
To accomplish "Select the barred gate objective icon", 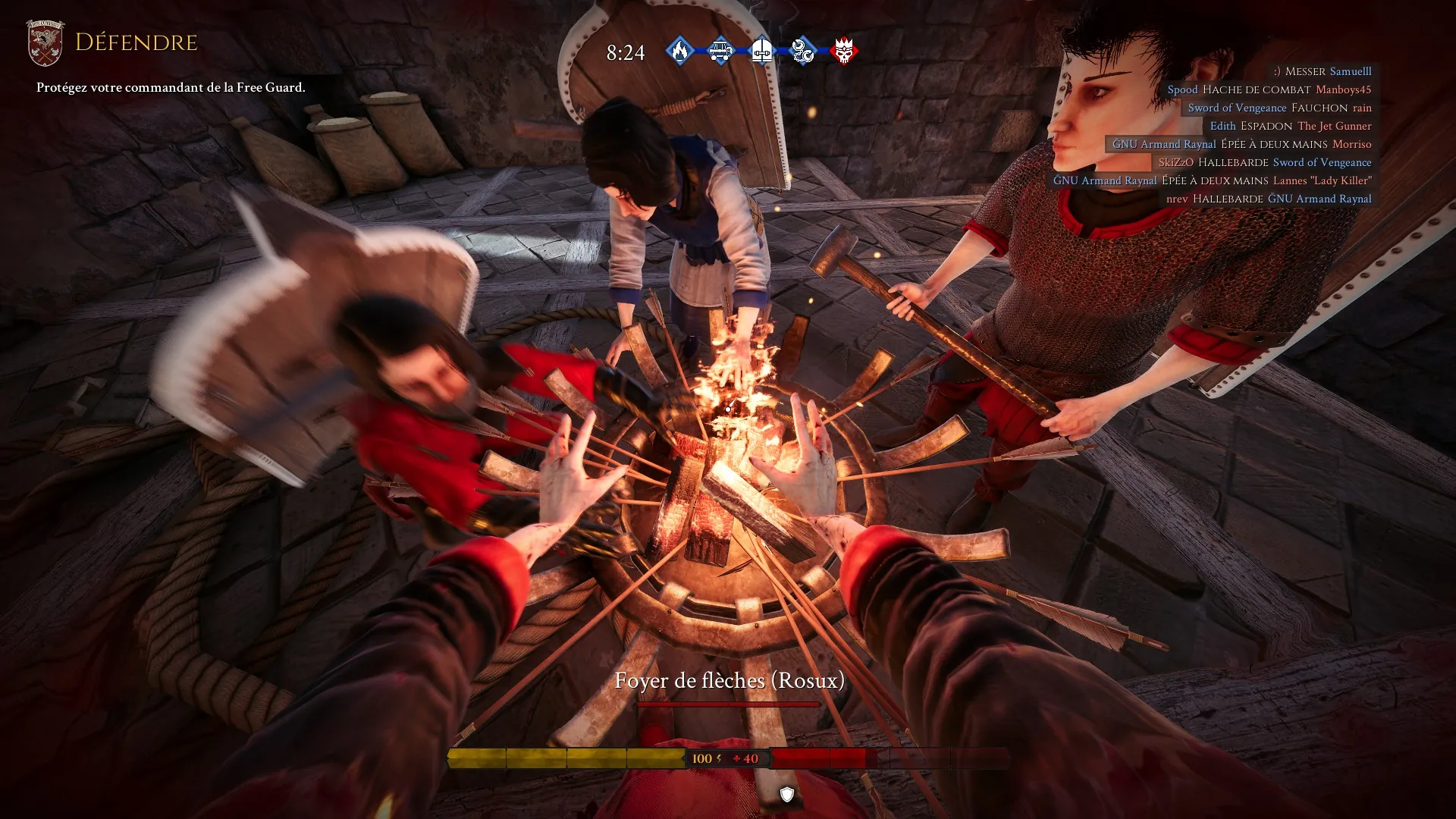I will coord(761,51).
